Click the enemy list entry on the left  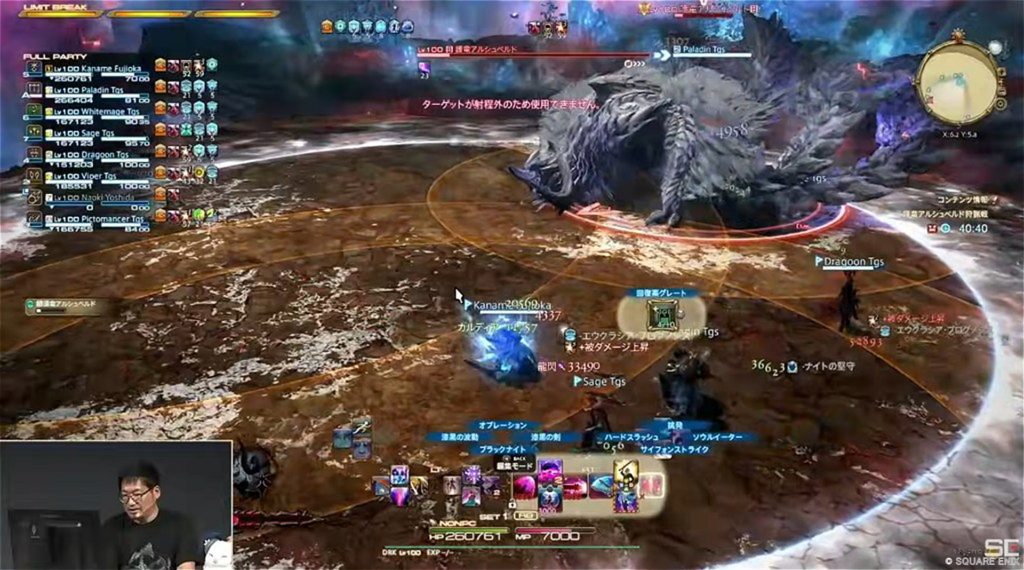[64, 306]
